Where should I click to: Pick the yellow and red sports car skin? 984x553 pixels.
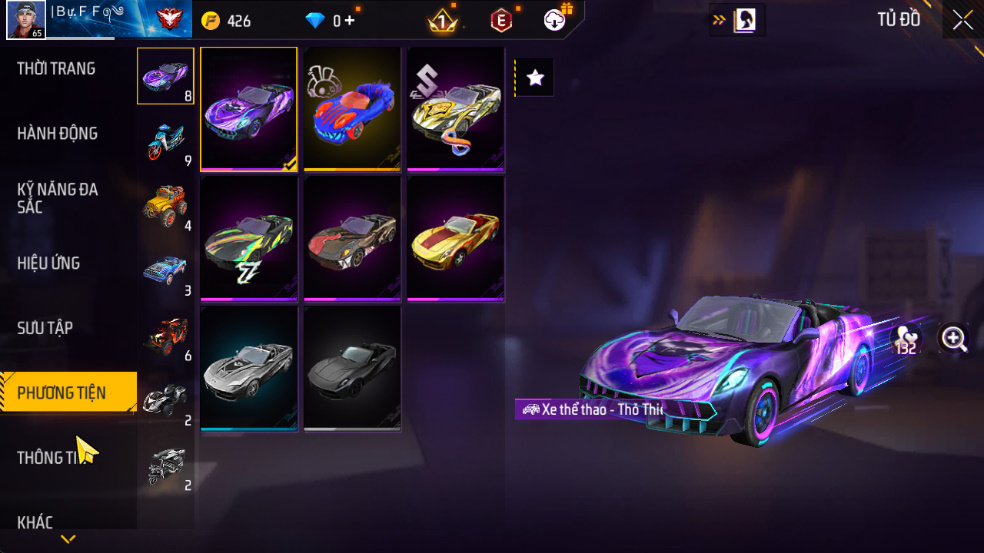tap(455, 239)
